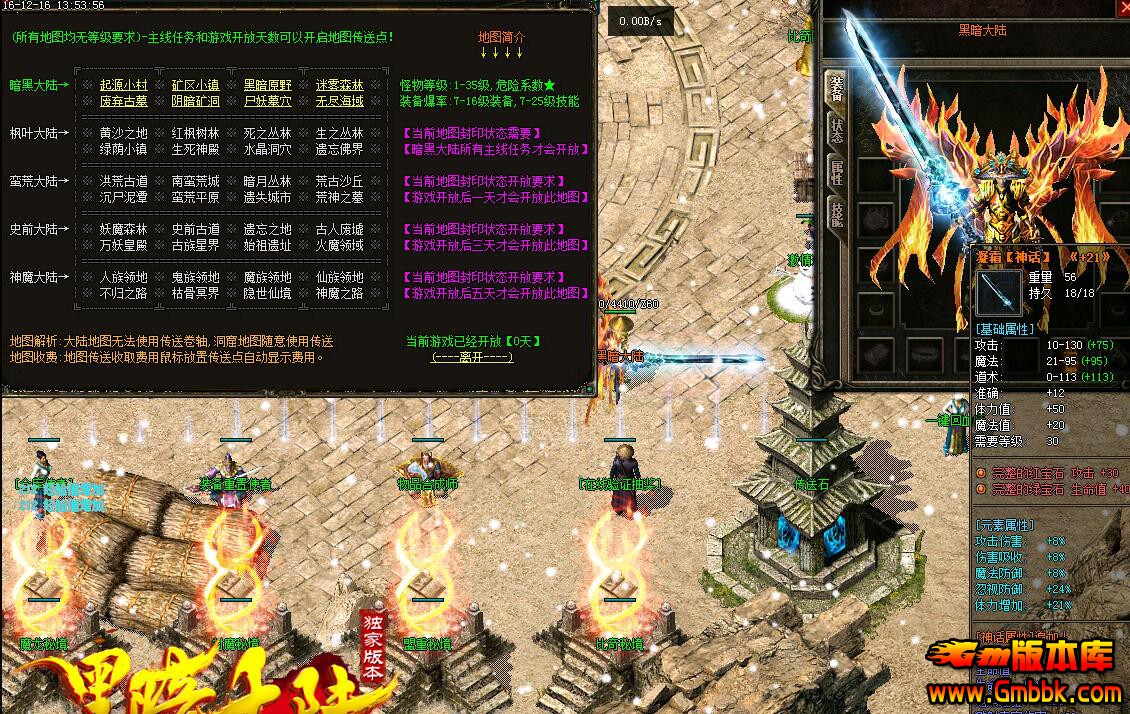
Task: Go to 迷雾森林 from the teleport menu
Action: point(339,85)
